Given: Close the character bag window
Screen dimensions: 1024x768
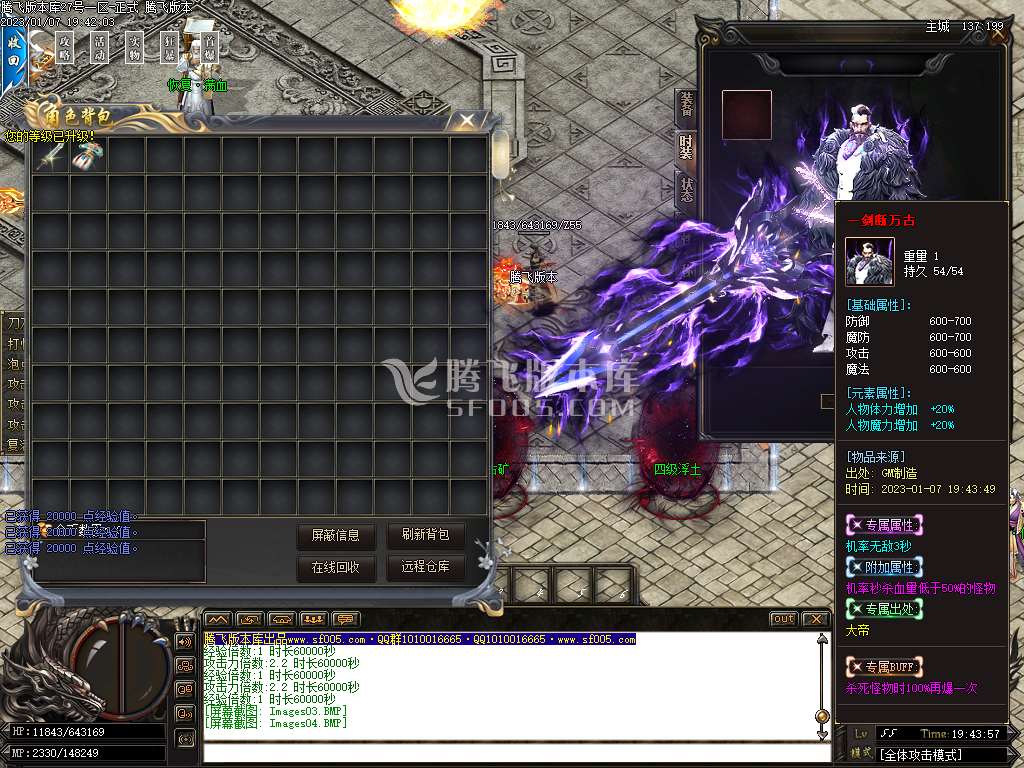Looking at the screenshot, I should click(467, 121).
